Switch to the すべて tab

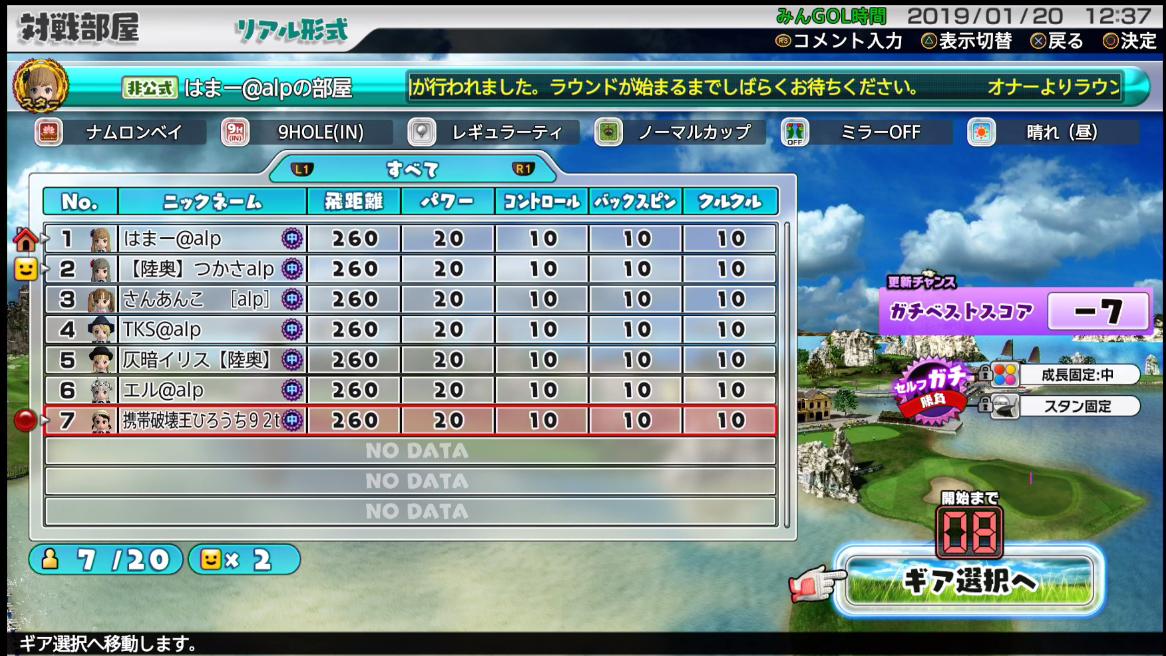(412, 169)
